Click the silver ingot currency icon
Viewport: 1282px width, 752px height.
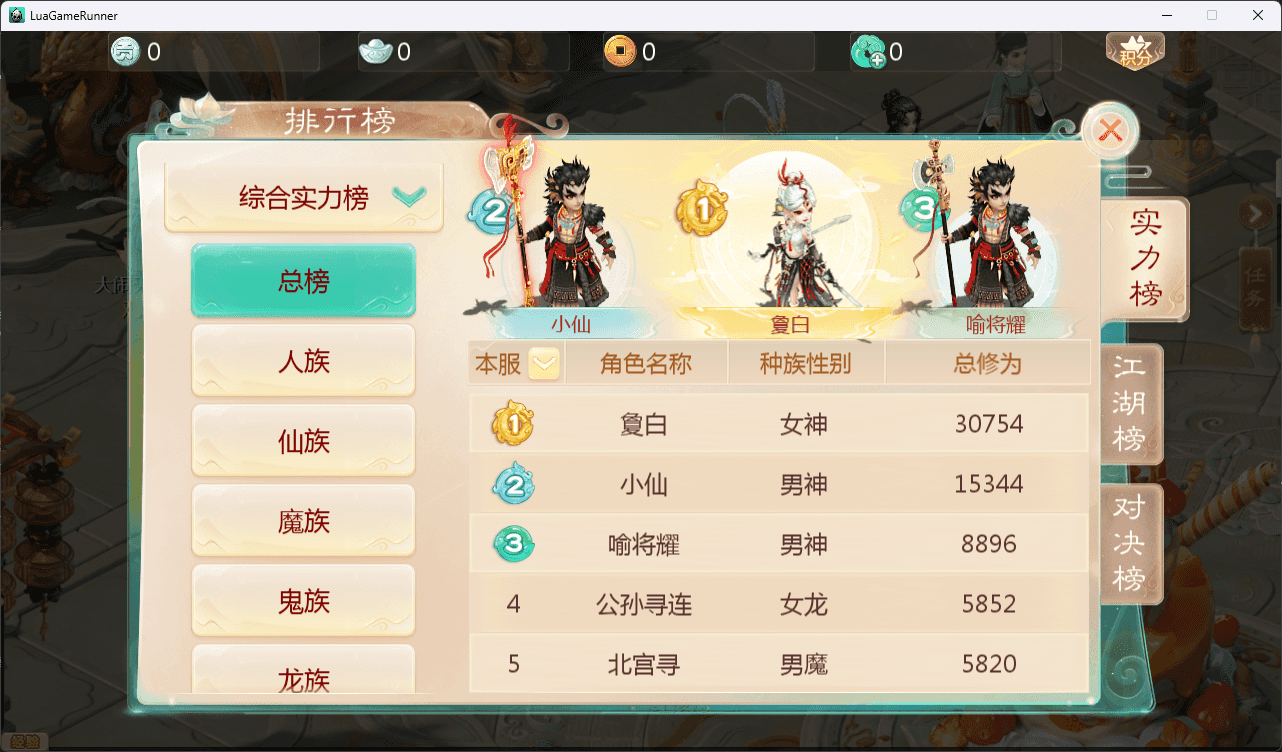(373, 51)
